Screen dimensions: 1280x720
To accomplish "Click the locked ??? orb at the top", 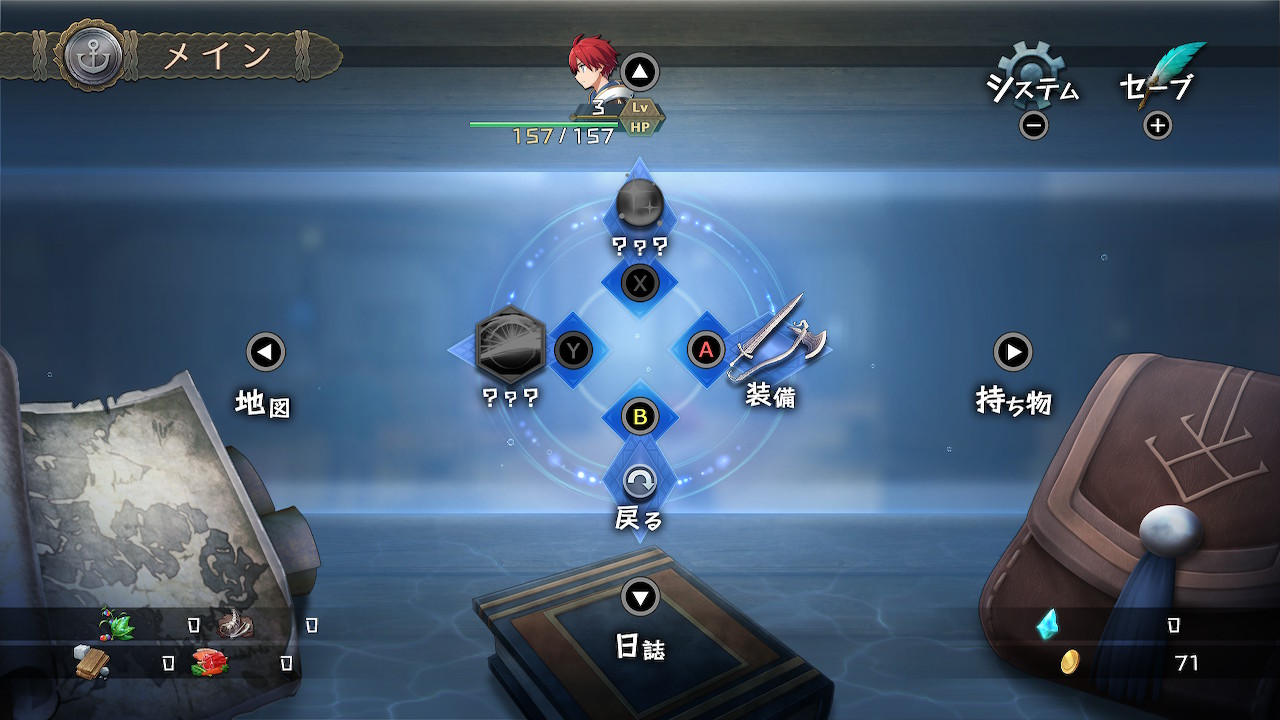I will (x=639, y=206).
